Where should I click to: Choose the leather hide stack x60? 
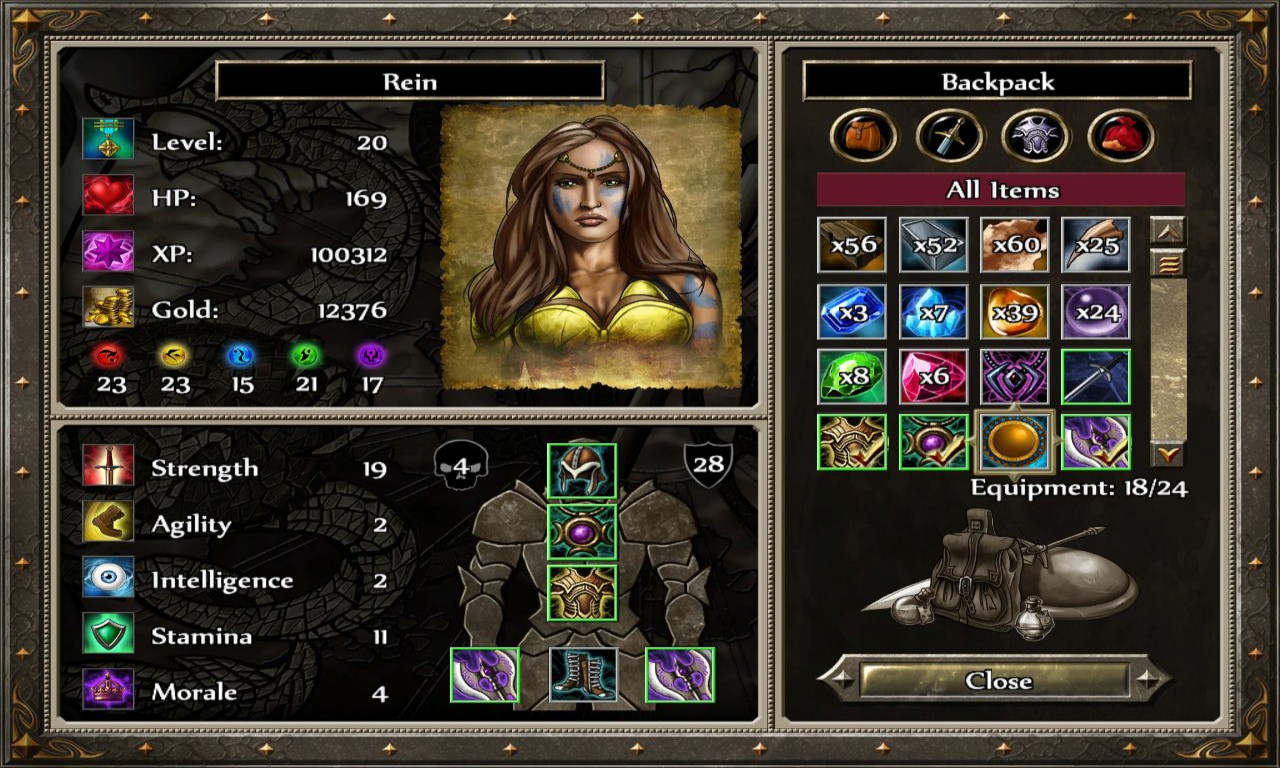1015,245
